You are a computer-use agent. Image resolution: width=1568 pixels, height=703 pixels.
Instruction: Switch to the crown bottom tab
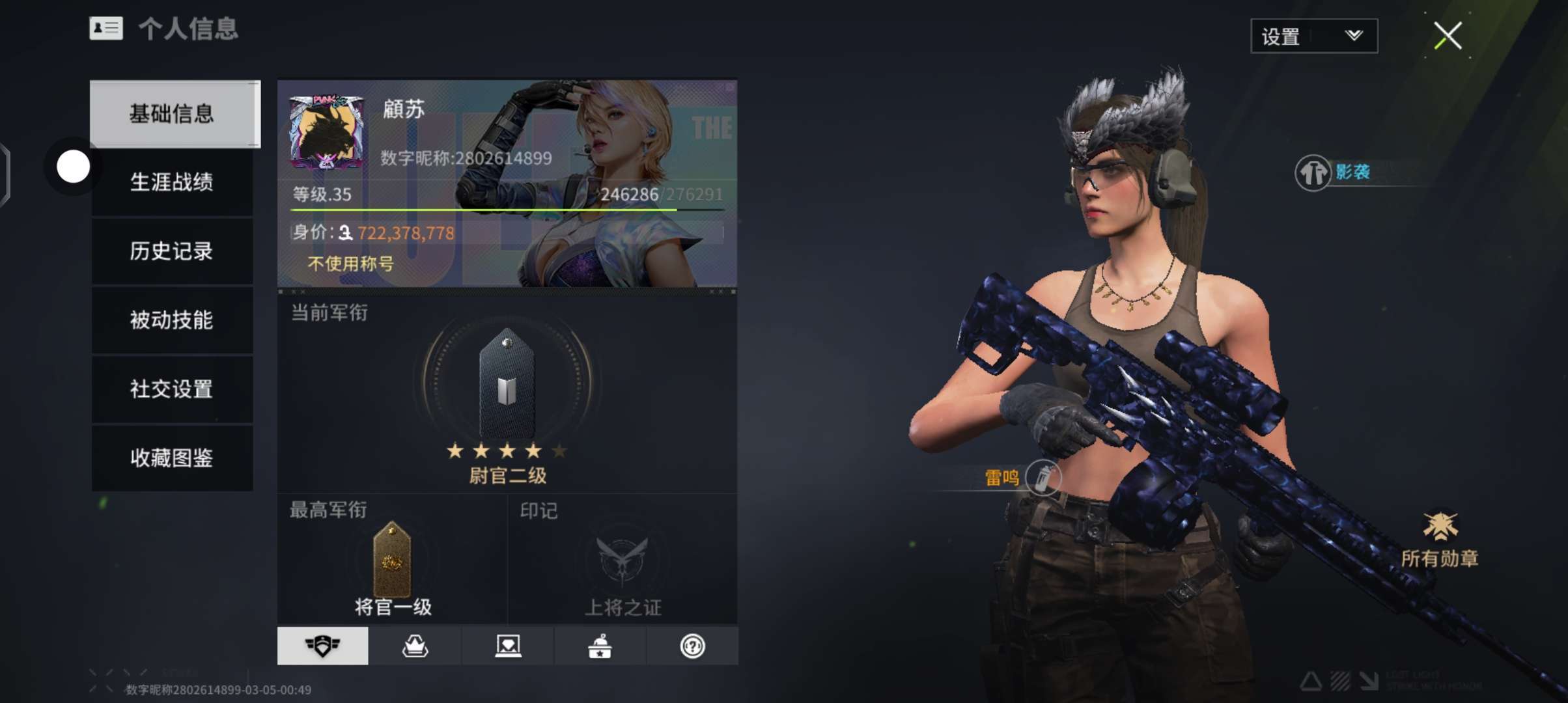[x=415, y=646]
